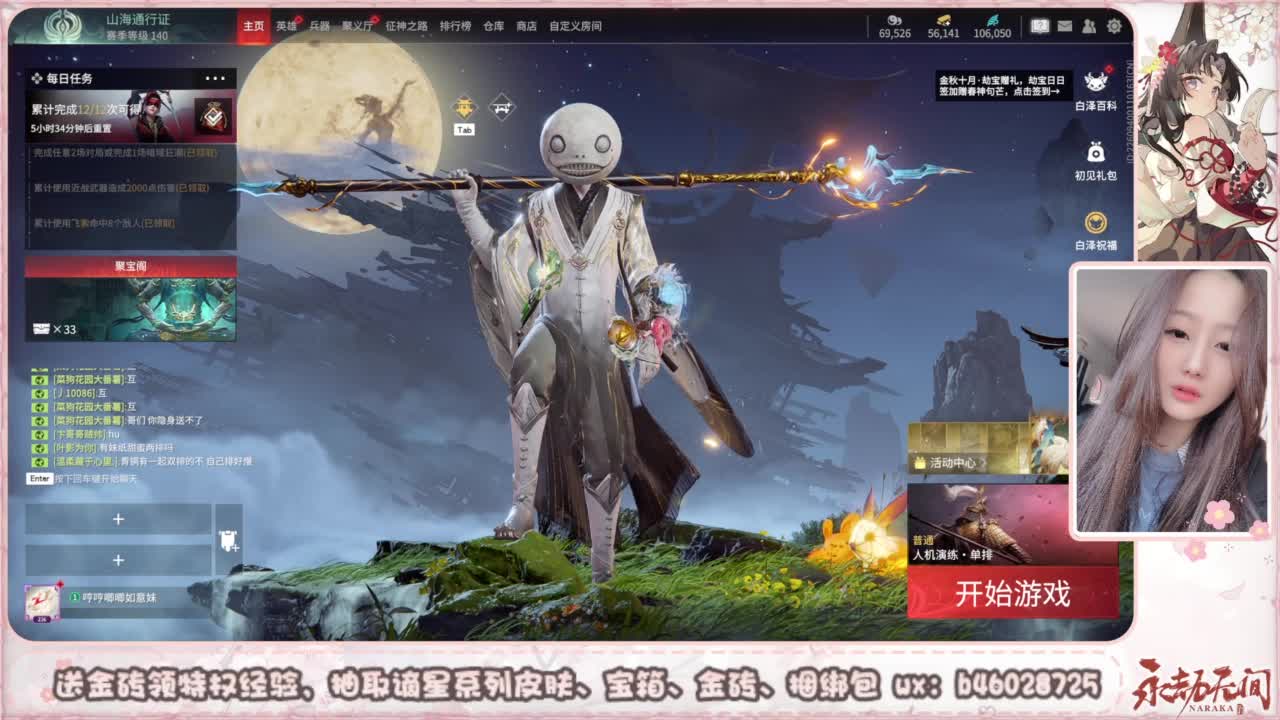
Task: Open the 聚宝阁 treasure pavilion banner
Action: pos(129,300)
